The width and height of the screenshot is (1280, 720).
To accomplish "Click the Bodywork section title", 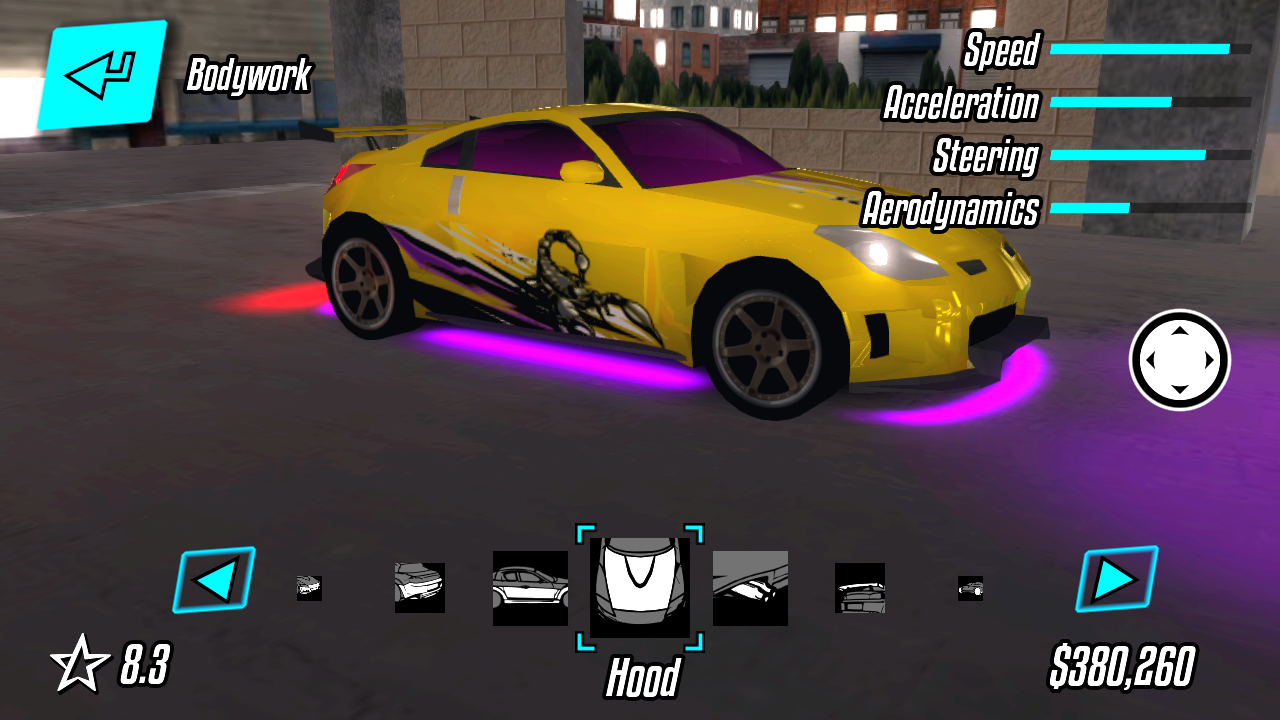I will point(251,73).
